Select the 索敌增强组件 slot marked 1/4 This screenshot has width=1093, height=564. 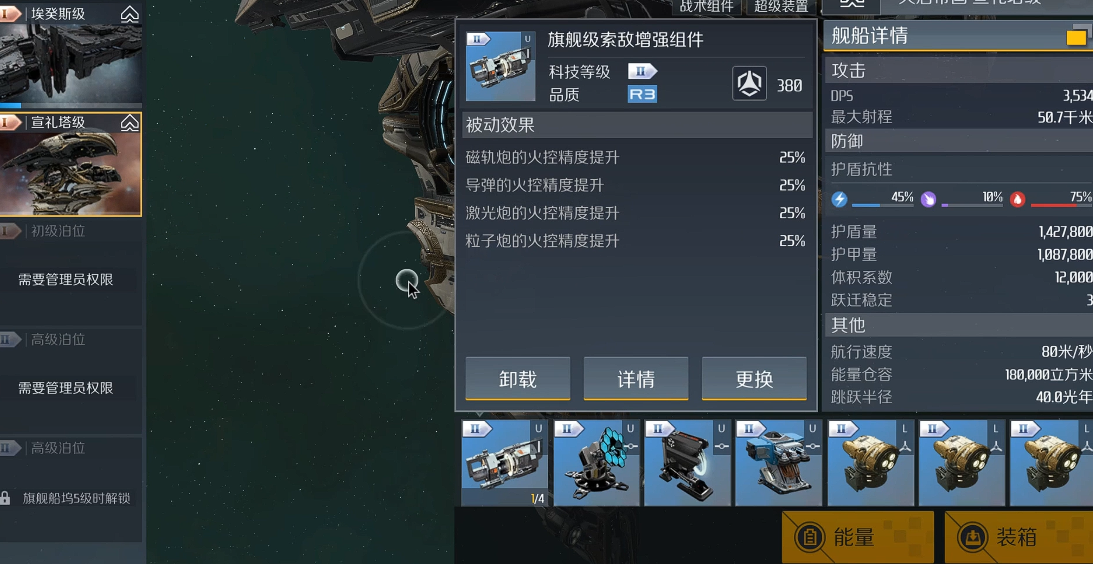[x=504, y=463]
